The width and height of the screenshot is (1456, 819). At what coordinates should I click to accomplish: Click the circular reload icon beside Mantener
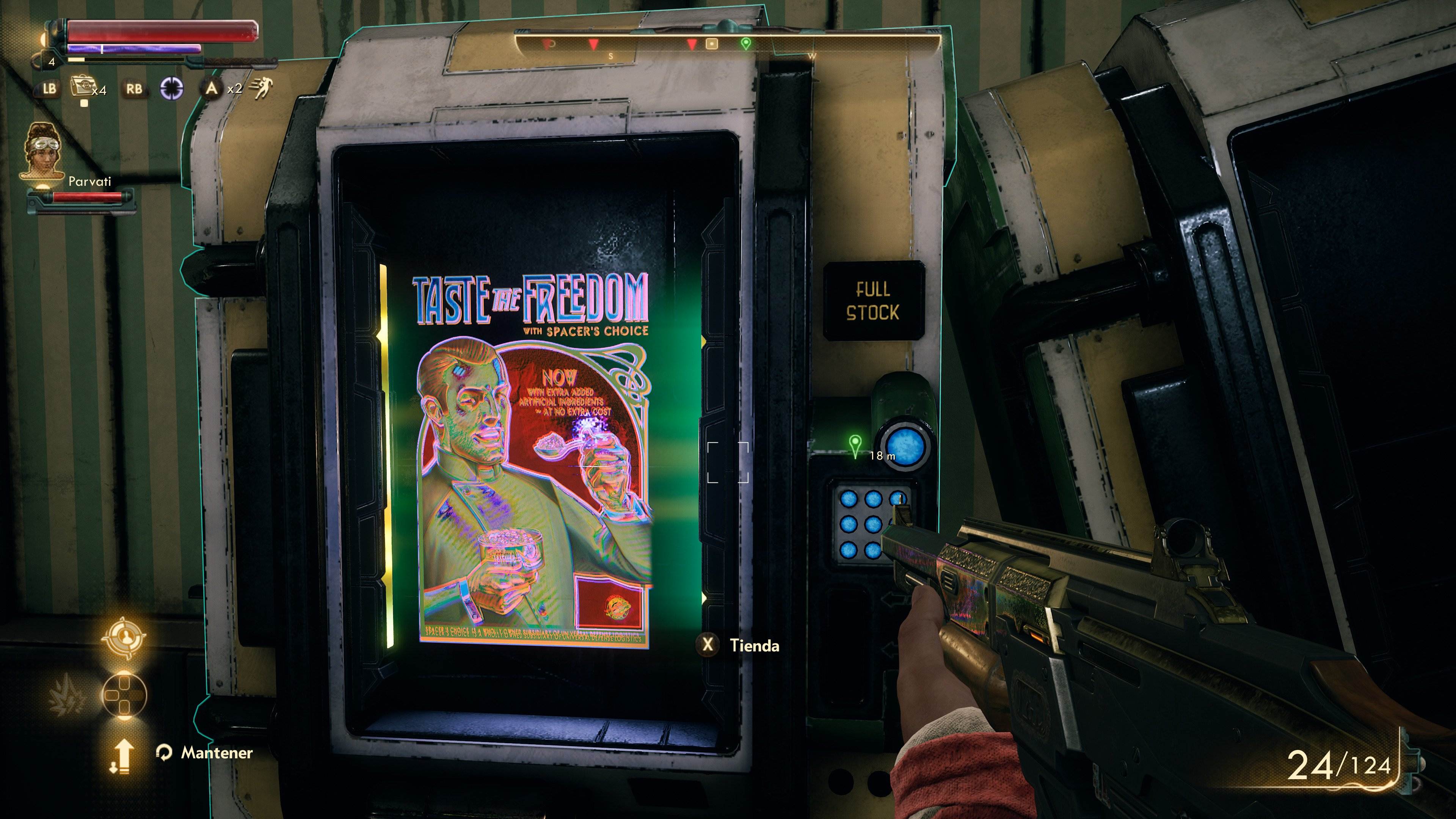(x=165, y=753)
